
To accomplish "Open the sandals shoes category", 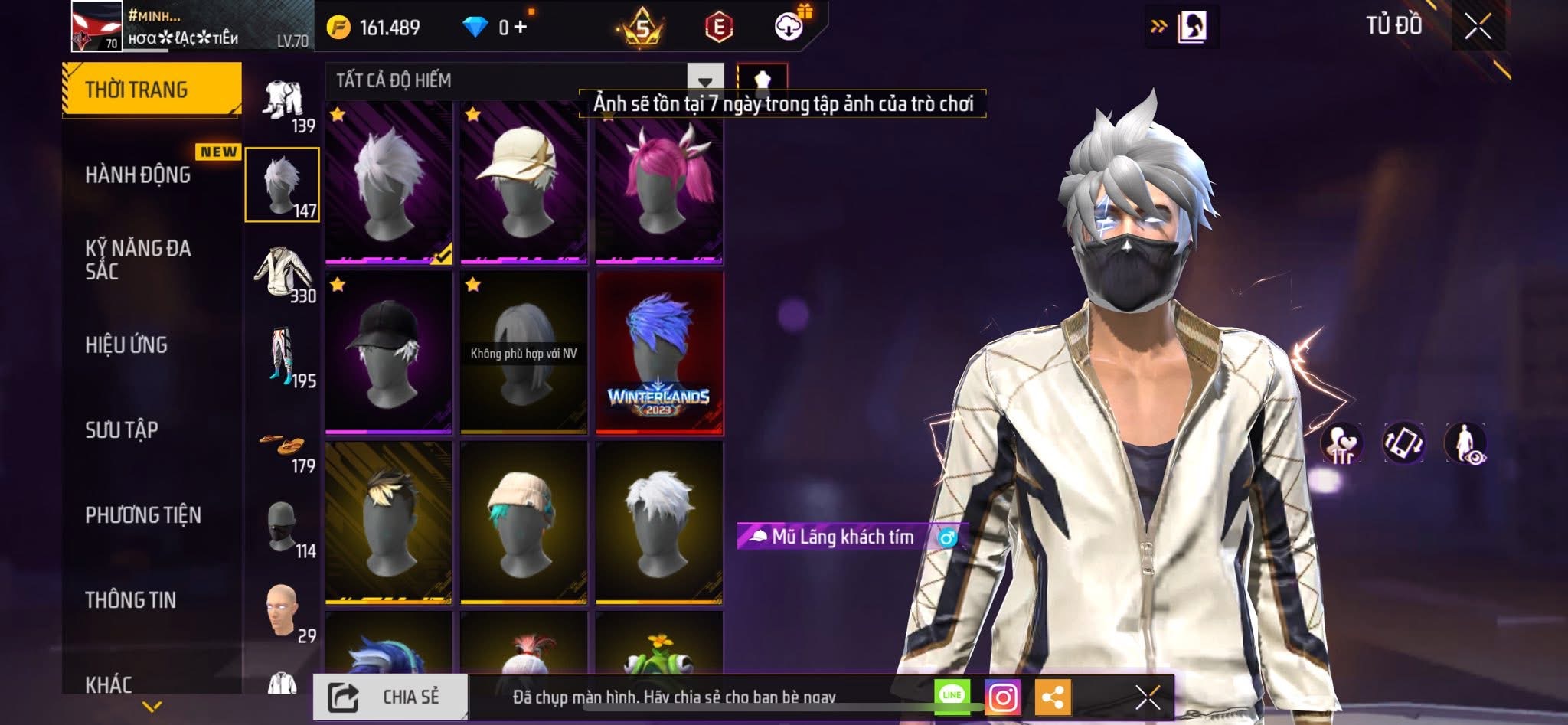I will click(x=282, y=447).
